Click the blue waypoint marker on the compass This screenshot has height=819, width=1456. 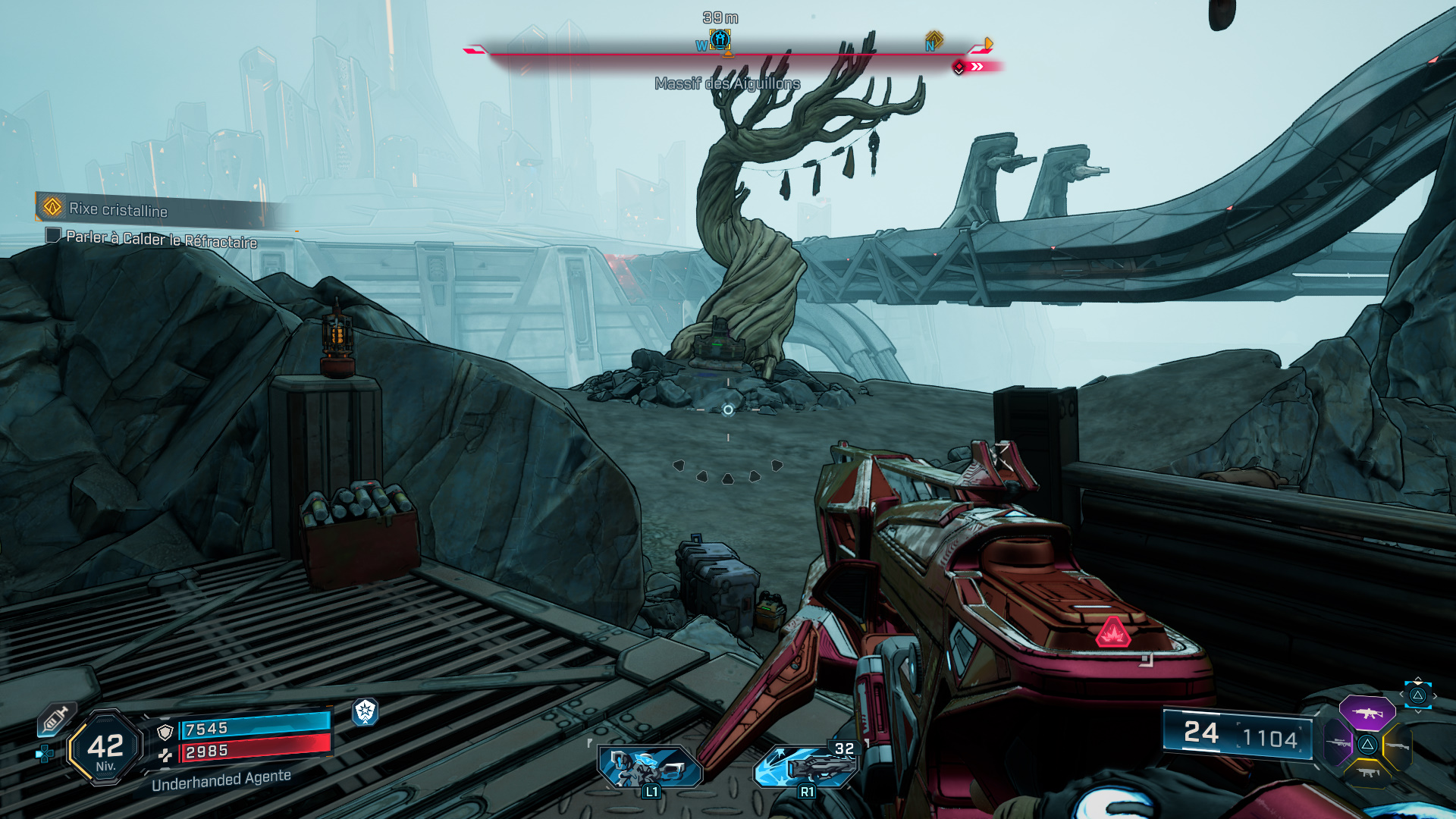pos(720,39)
